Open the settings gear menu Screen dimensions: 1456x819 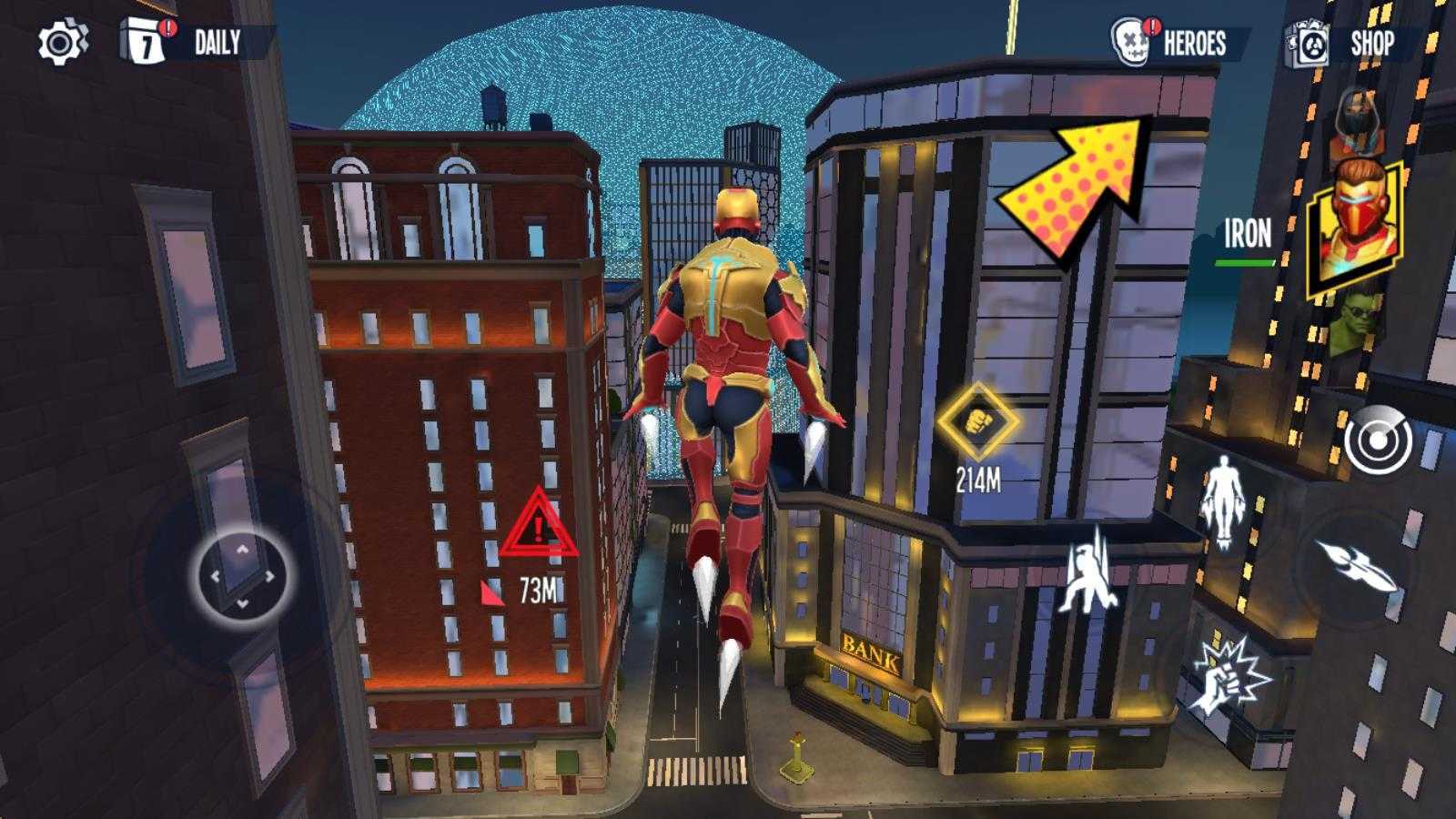point(62,43)
